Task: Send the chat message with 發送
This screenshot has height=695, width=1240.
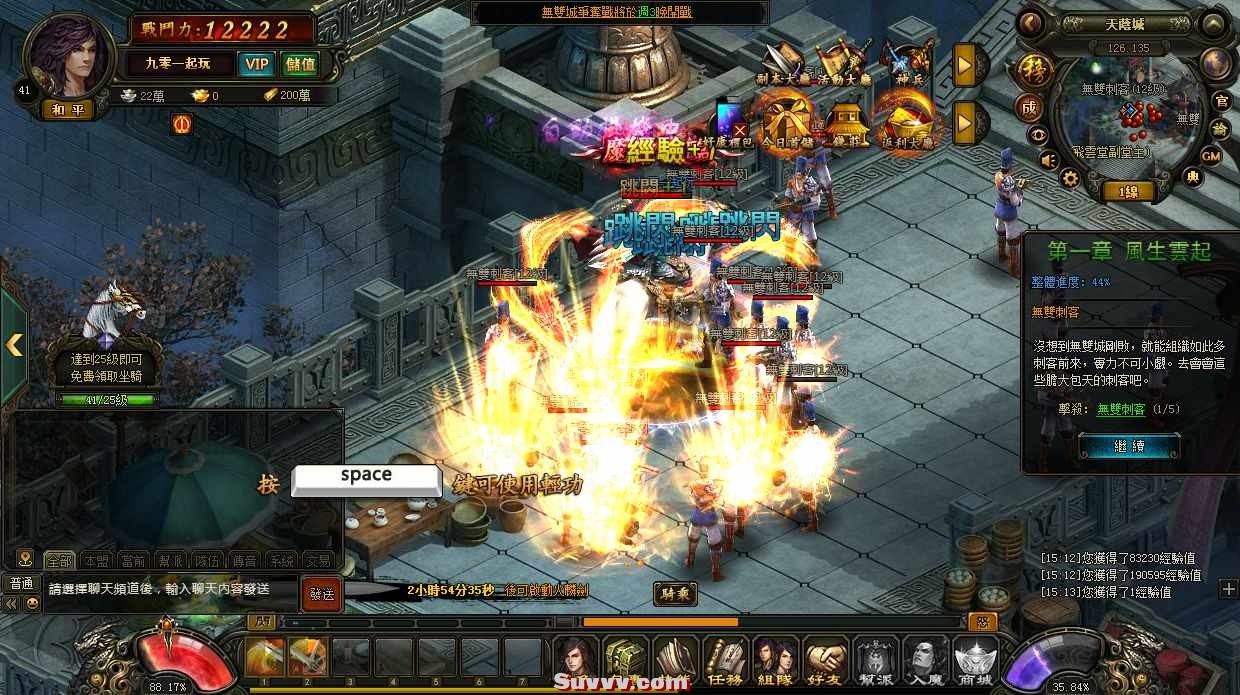Action: (x=321, y=592)
